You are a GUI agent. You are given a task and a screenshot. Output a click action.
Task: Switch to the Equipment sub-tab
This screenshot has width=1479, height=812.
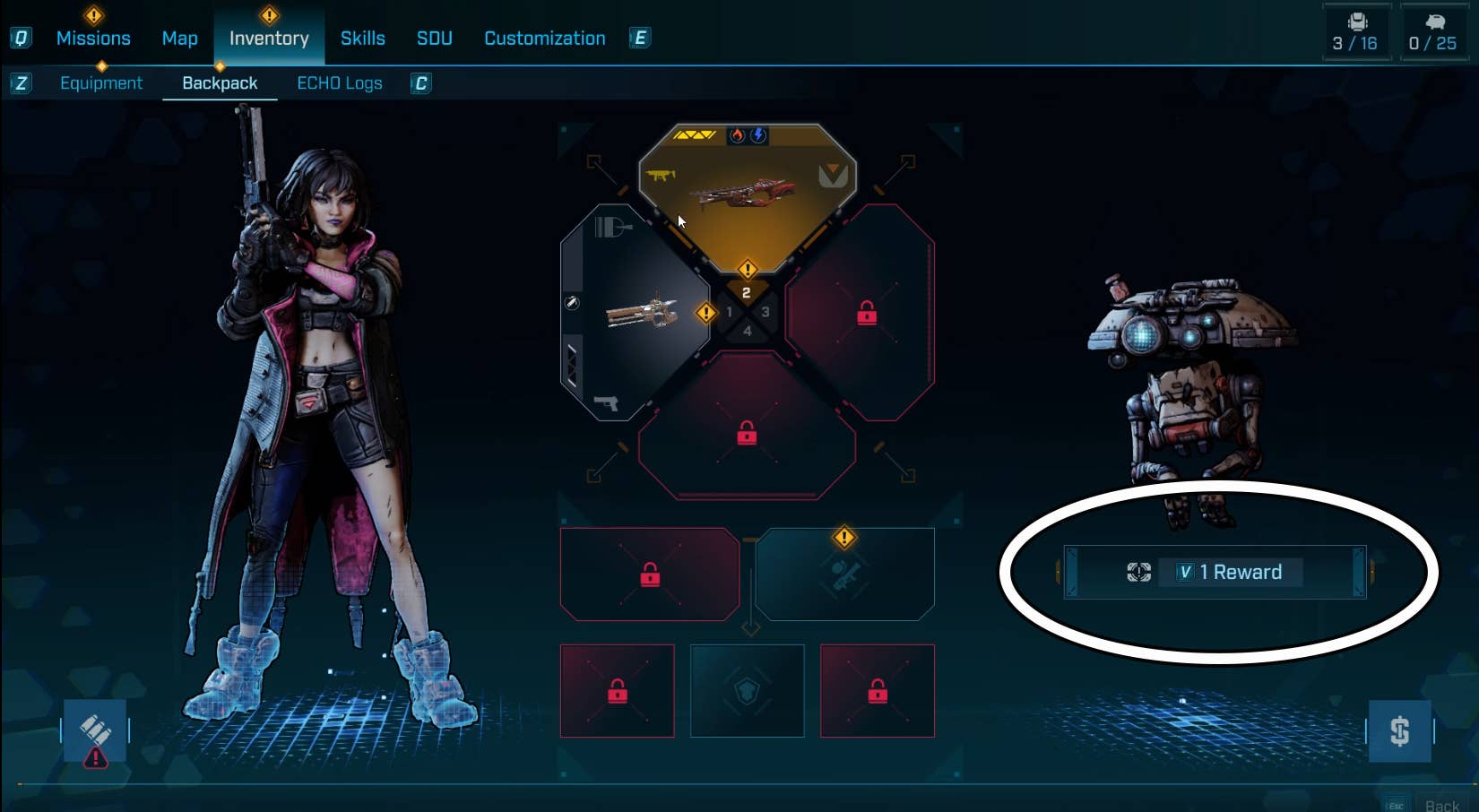(x=101, y=82)
